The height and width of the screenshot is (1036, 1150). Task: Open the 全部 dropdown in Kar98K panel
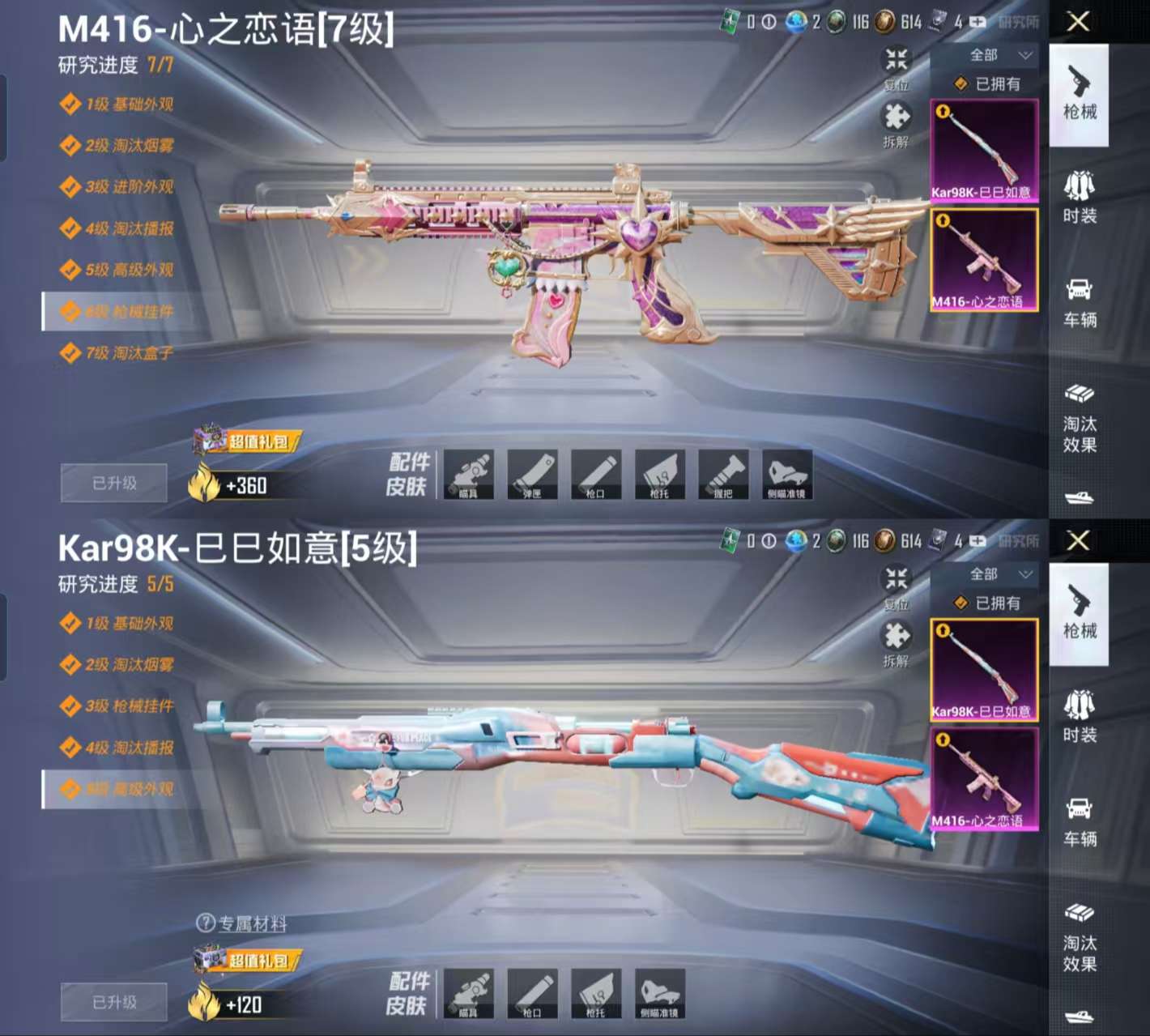pos(985,574)
